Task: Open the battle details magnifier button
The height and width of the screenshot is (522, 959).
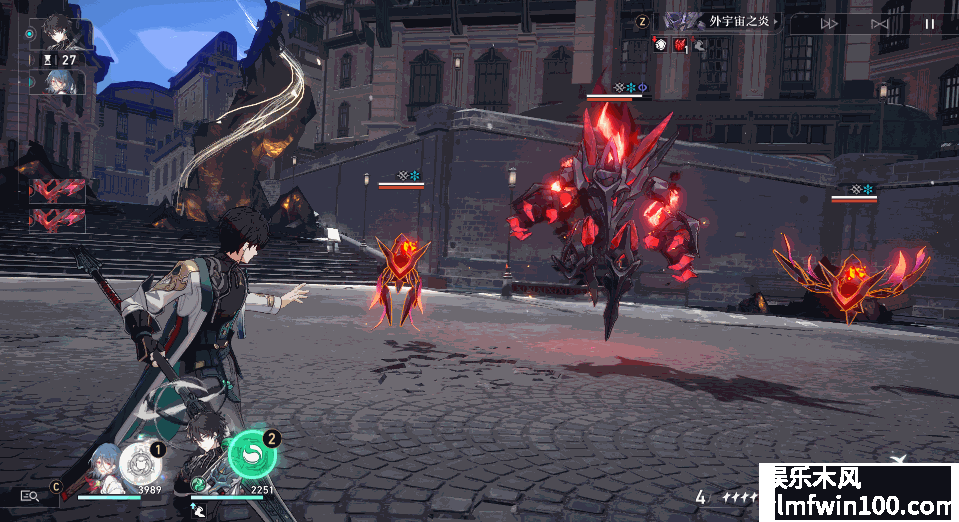Action: (x=28, y=495)
